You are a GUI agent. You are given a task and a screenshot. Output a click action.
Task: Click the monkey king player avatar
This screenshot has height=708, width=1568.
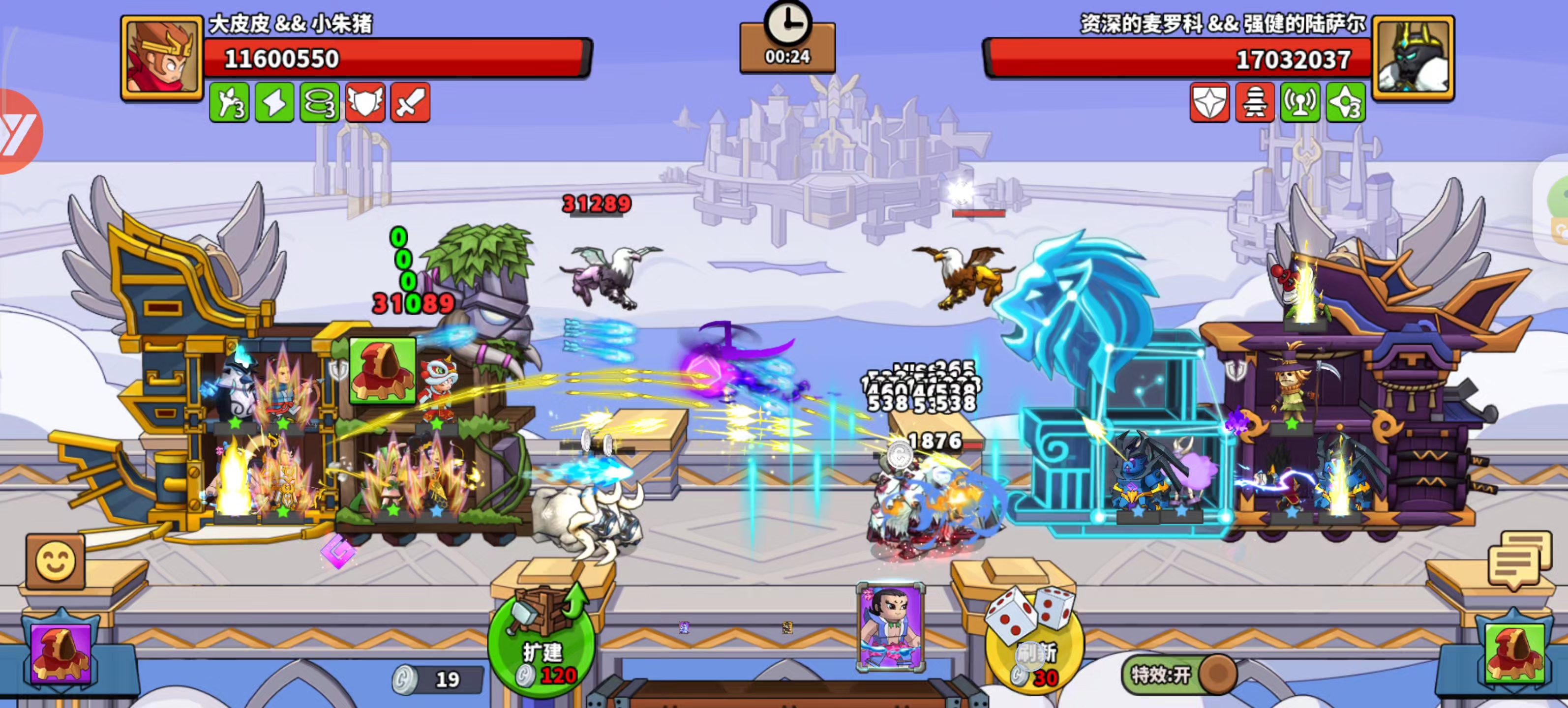pyautogui.click(x=162, y=58)
